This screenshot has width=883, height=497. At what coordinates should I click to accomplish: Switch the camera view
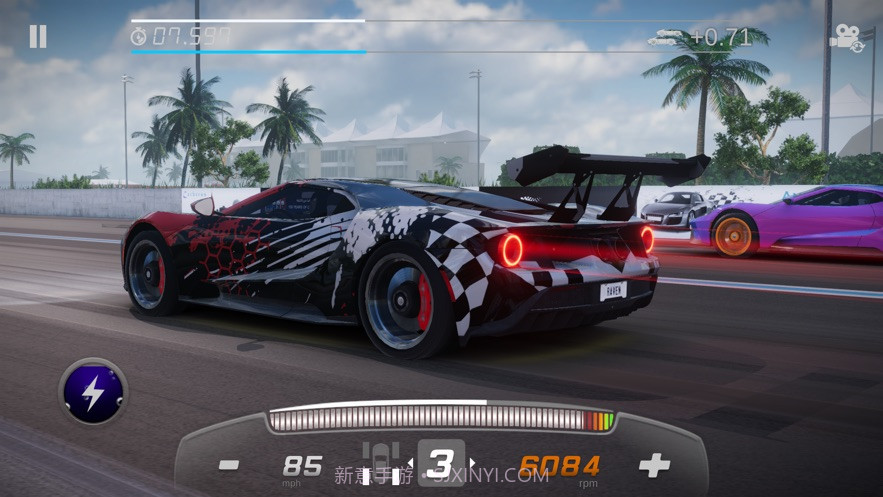(847, 40)
